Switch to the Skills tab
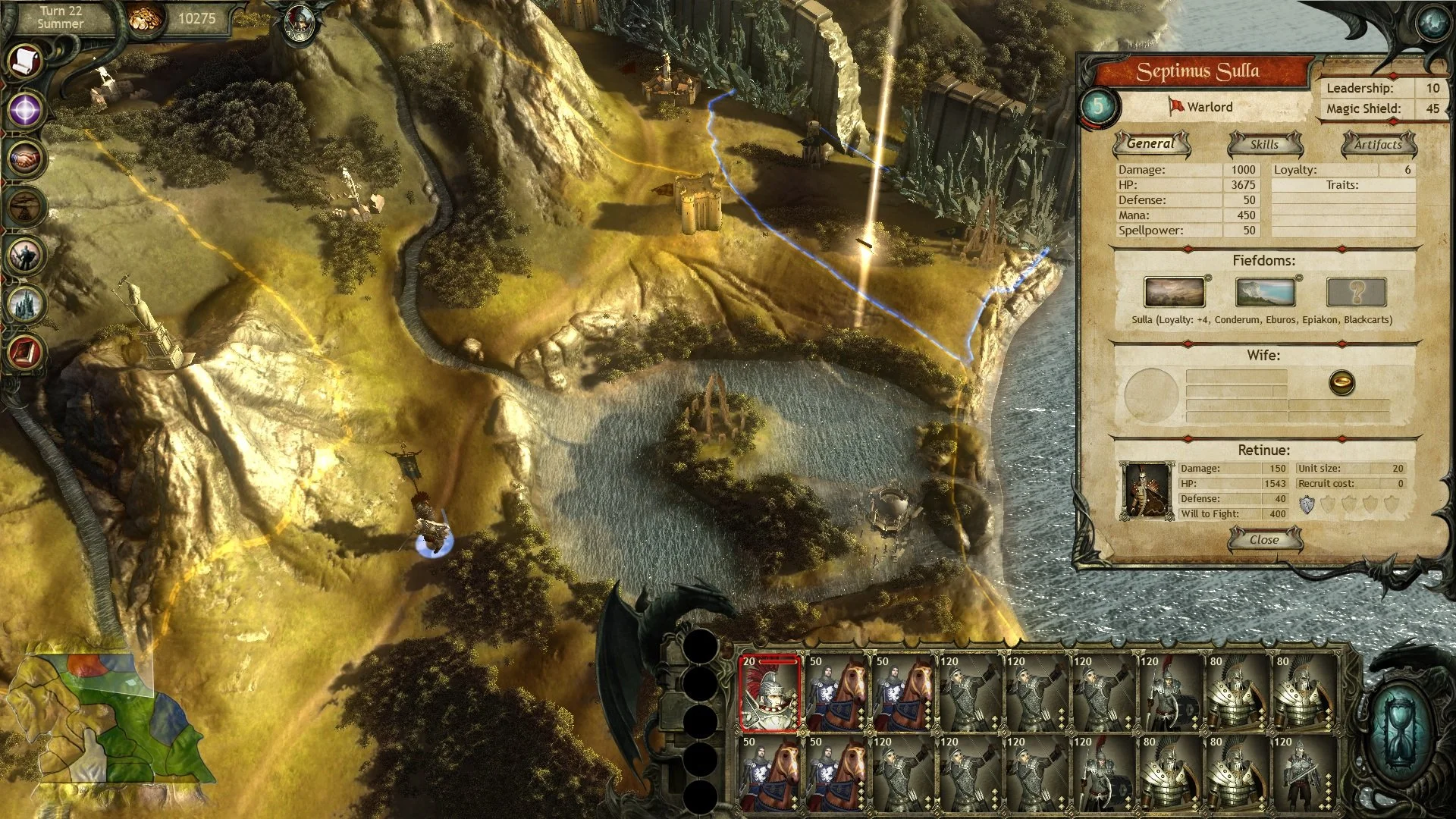The height and width of the screenshot is (819, 1456). point(1263,144)
